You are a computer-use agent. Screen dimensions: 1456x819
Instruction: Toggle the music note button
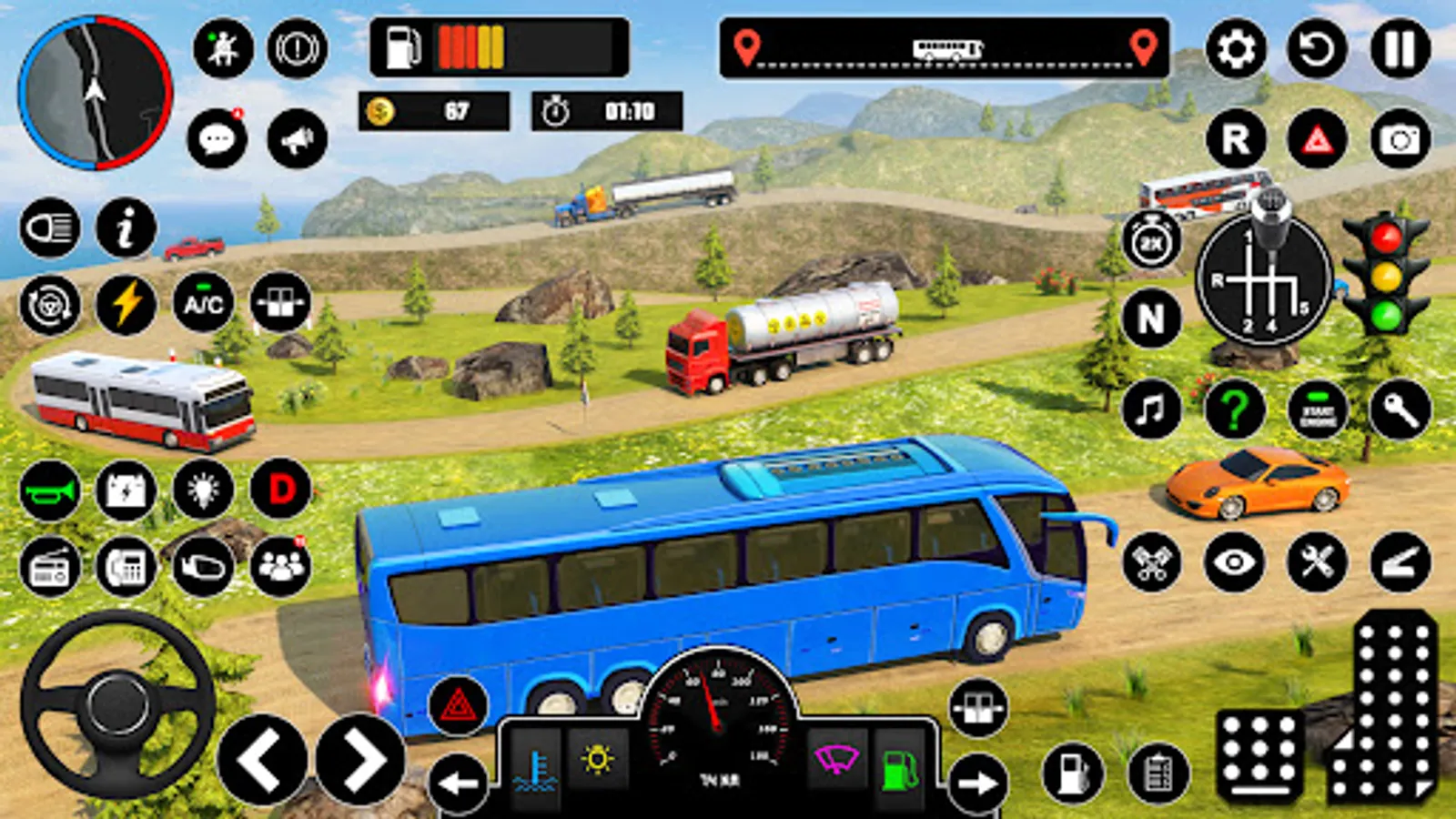pyautogui.click(x=1151, y=409)
